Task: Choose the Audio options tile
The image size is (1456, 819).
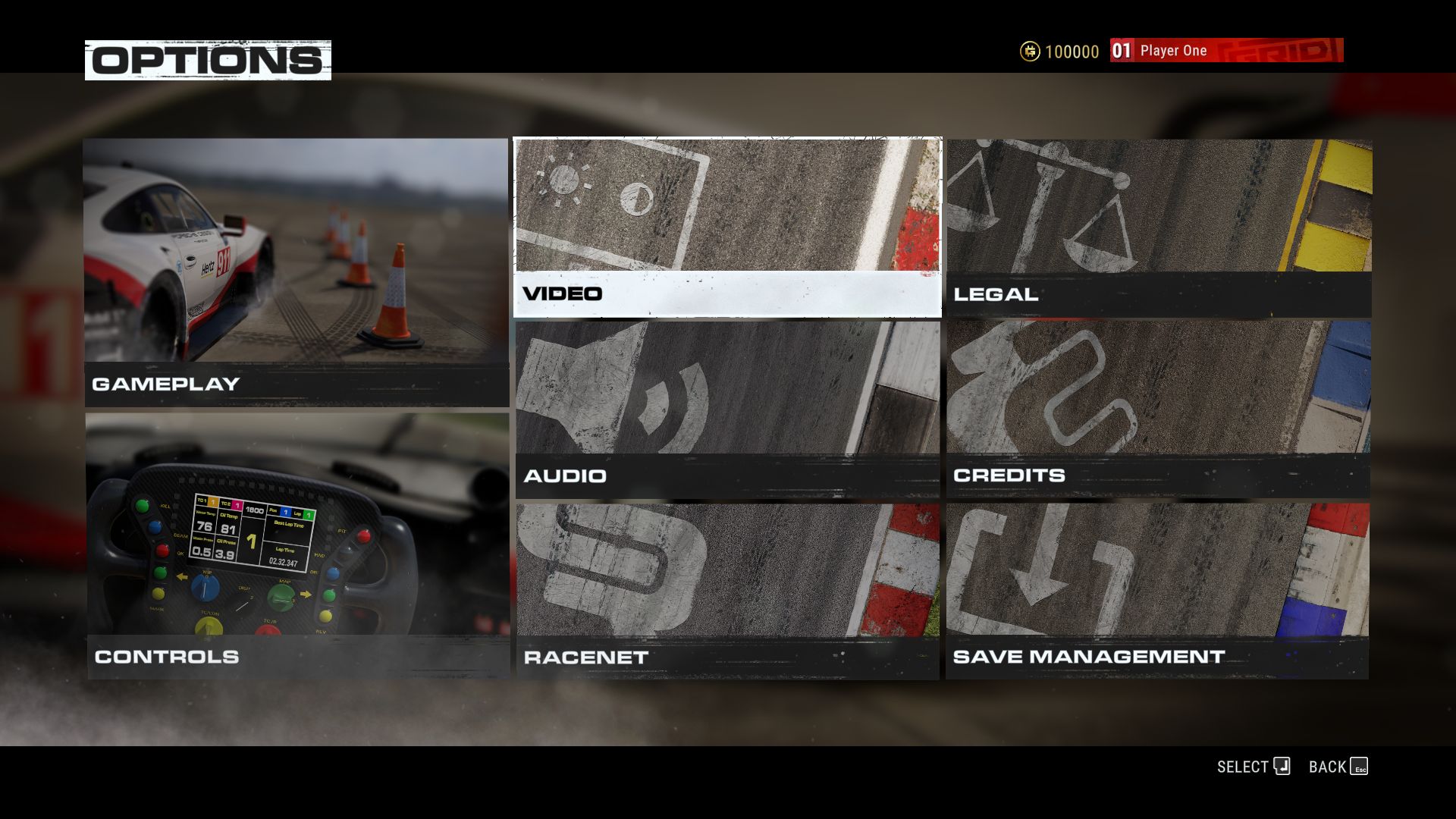Action: 727,409
